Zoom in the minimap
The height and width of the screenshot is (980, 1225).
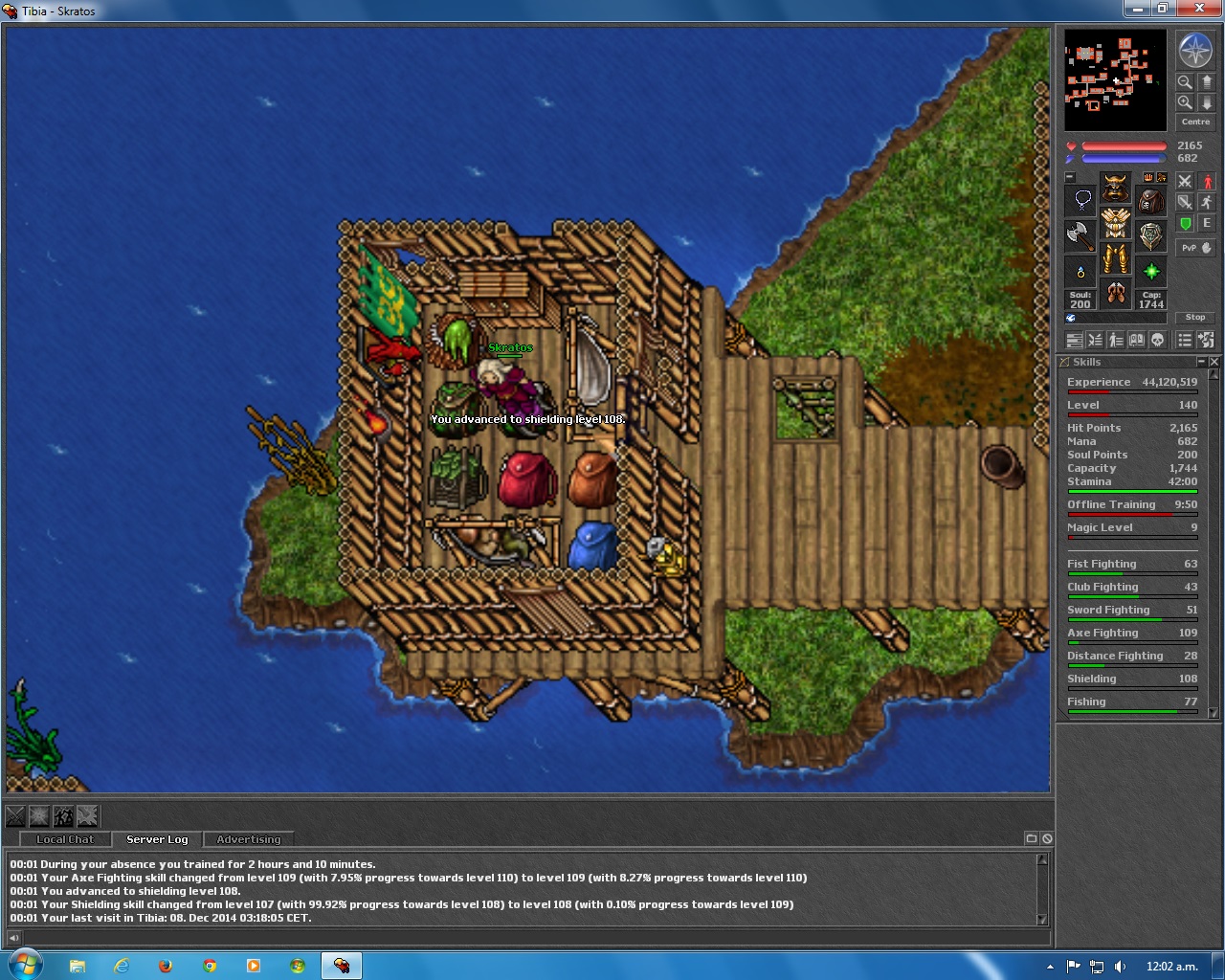click(1185, 102)
